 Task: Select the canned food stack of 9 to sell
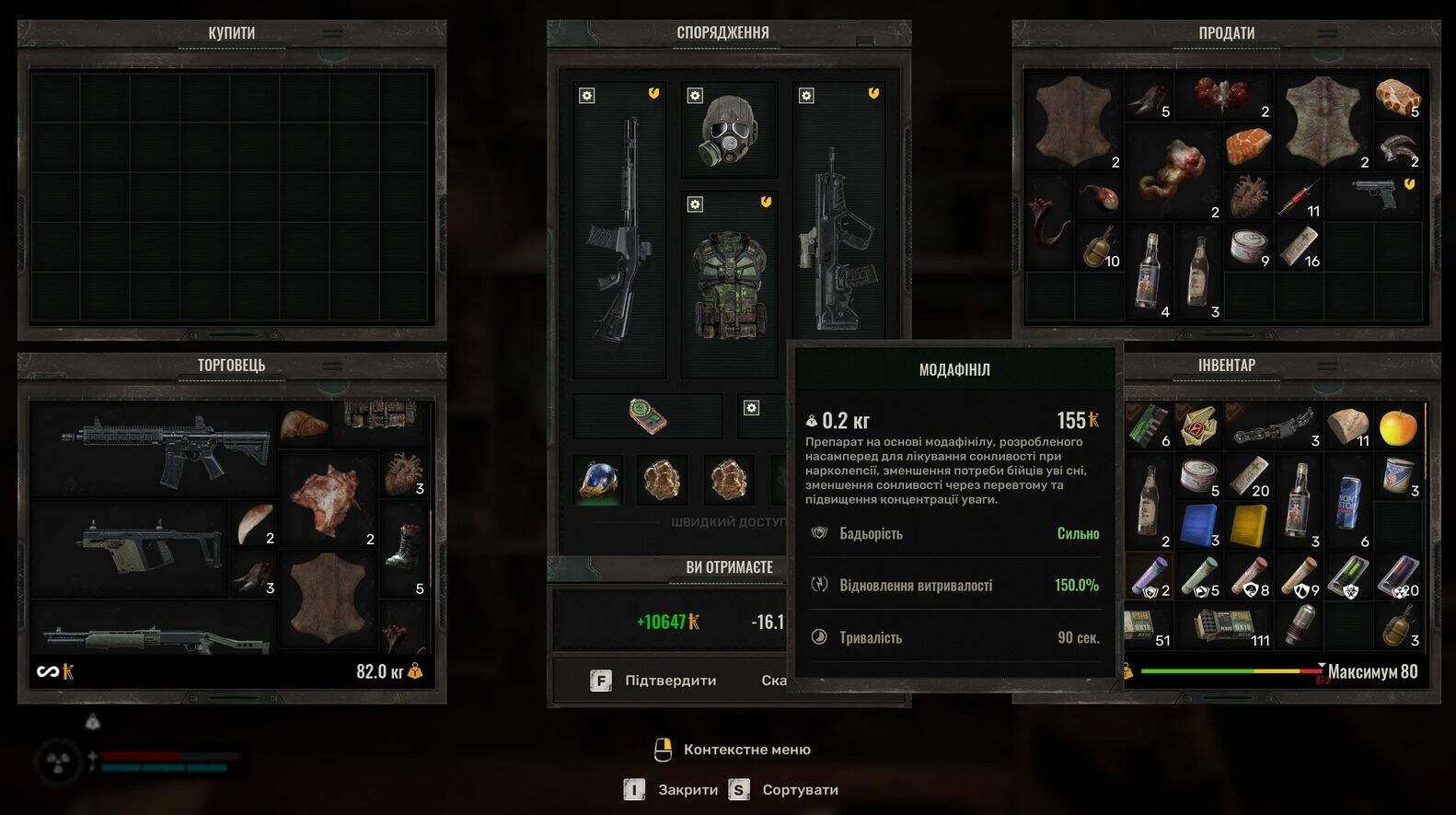1247,246
